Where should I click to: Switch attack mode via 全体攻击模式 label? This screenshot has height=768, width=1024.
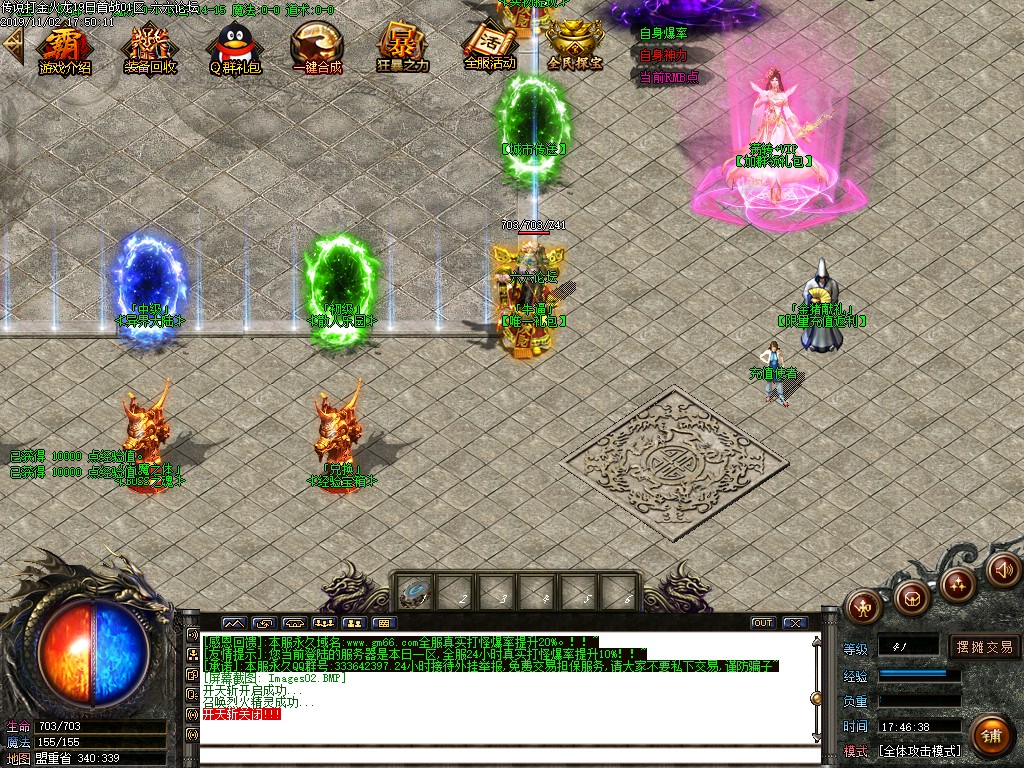(x=919, y=750)
